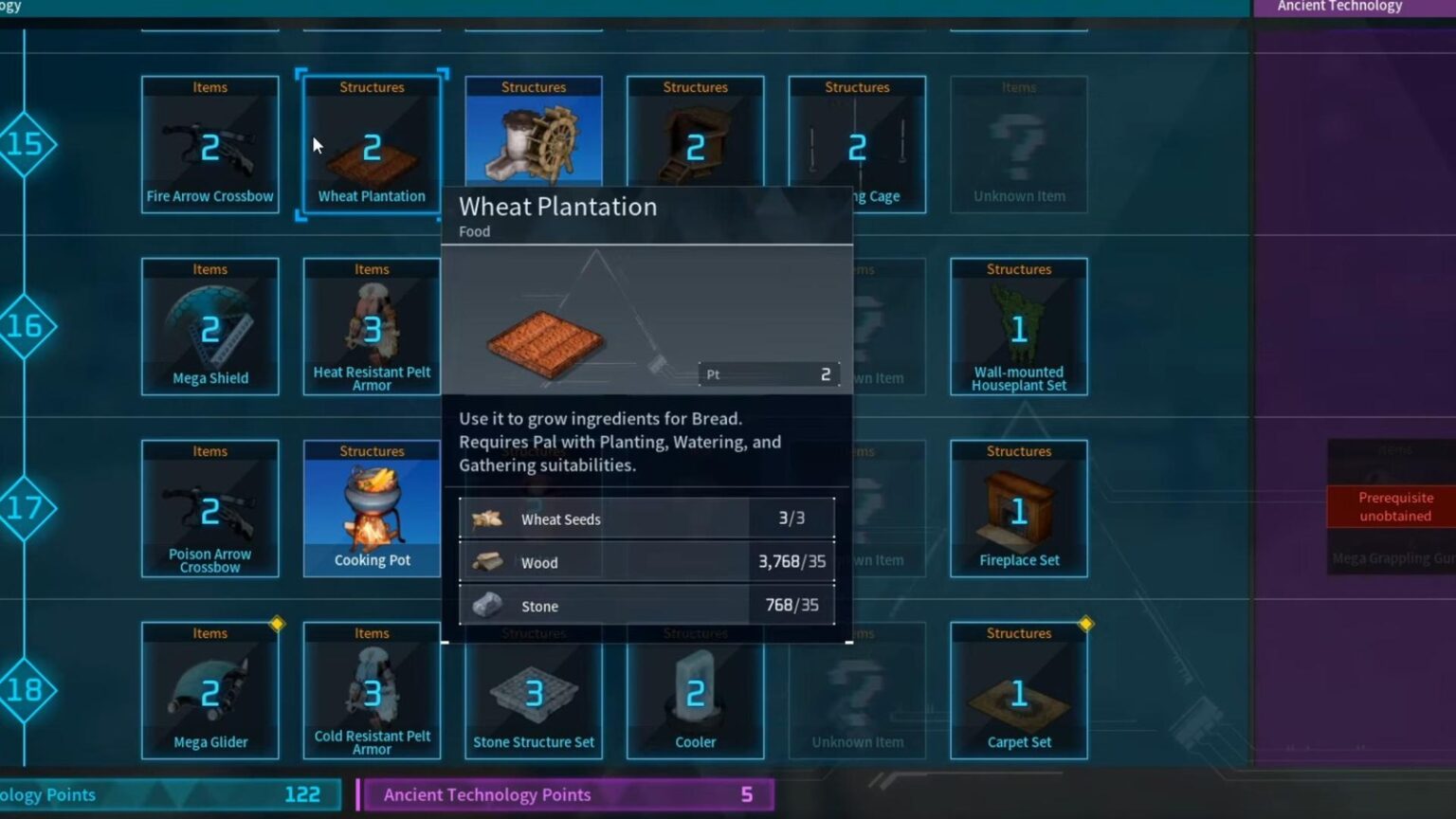Select the Cooking Pot structure
This screenshot has width=1456, height=819.
pyautogui.click(x=372, y=509)
